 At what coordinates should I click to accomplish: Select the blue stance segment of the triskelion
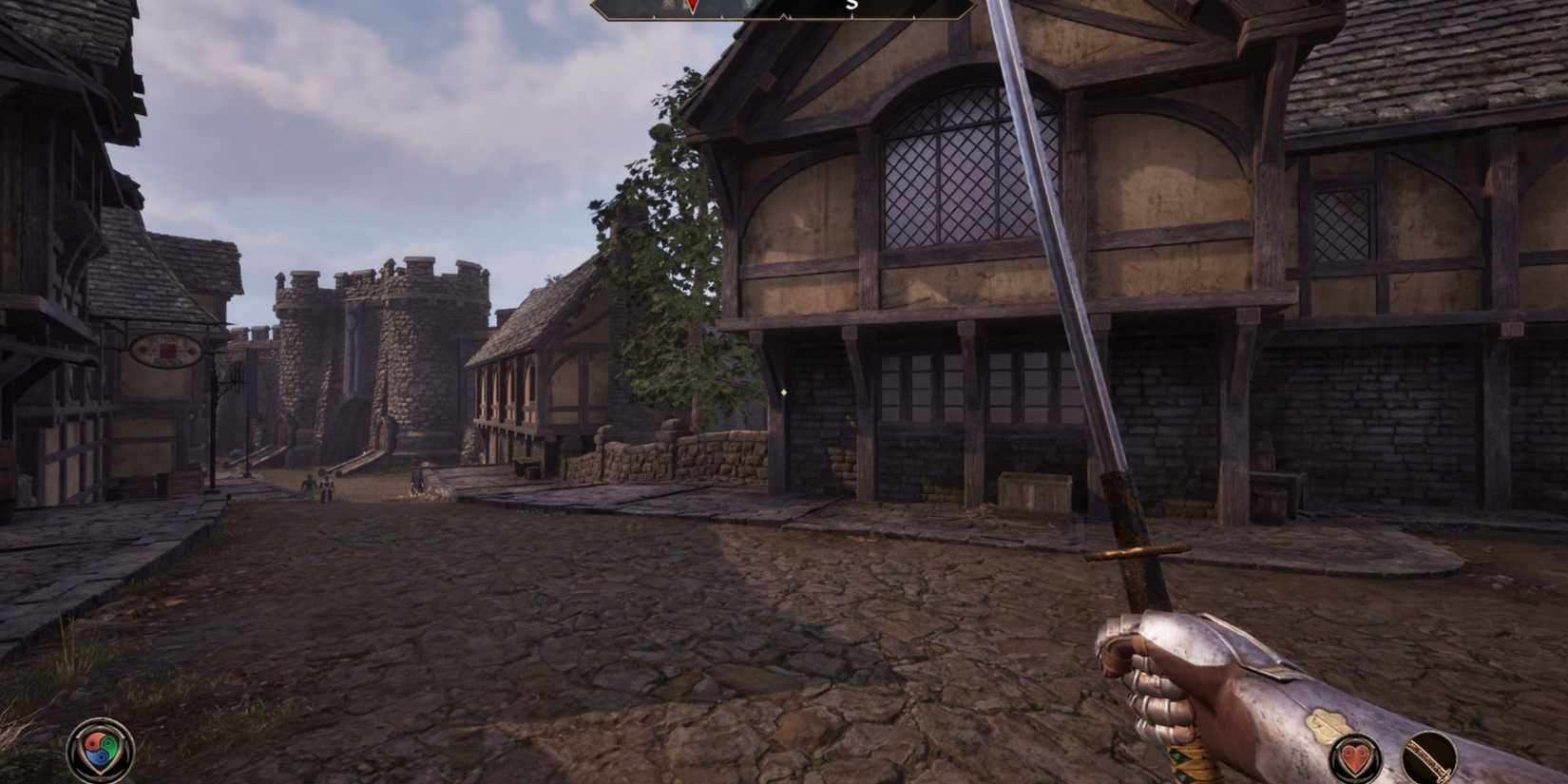(x=99, y=757)
